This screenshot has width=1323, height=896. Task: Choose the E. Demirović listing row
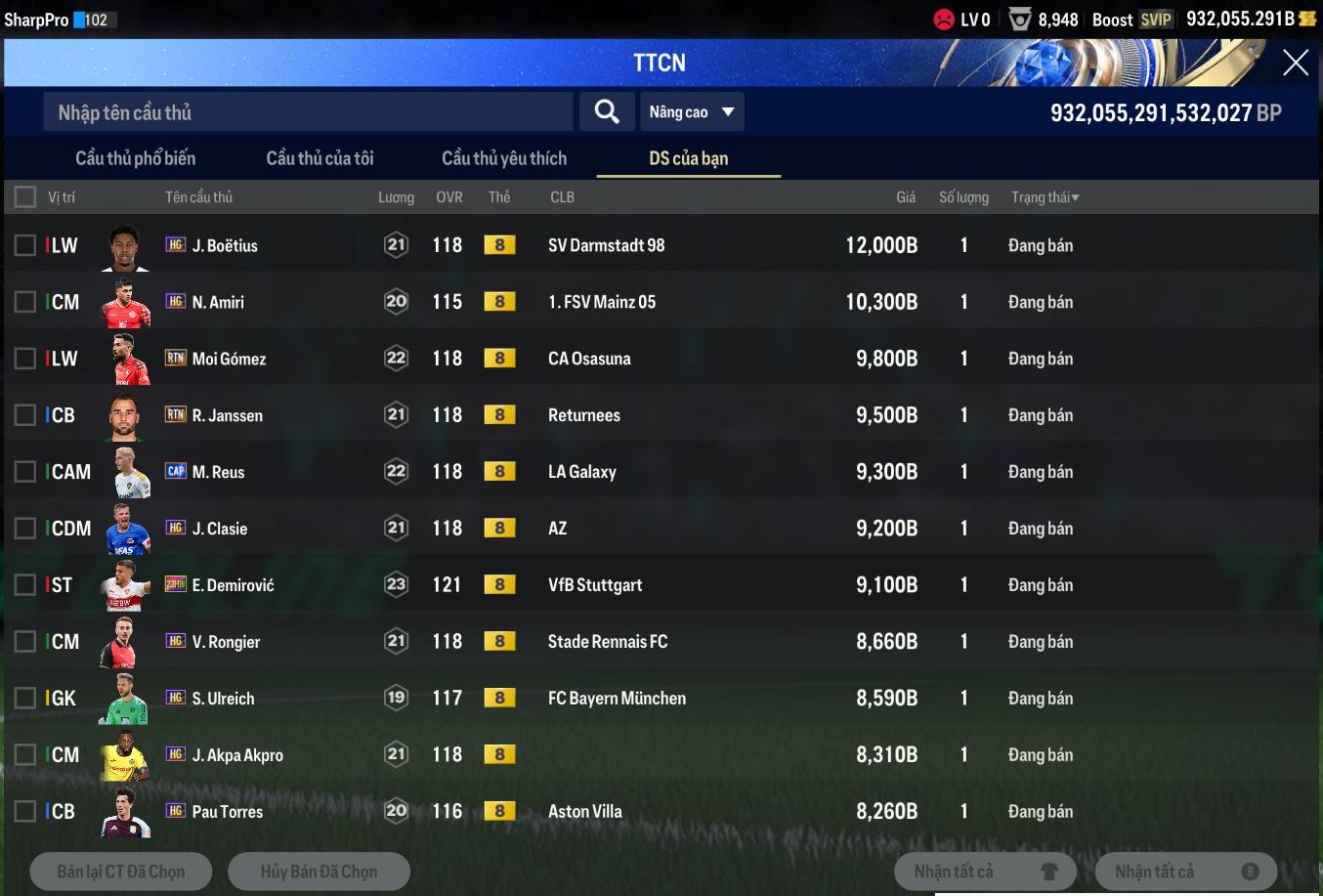(586, 585)
